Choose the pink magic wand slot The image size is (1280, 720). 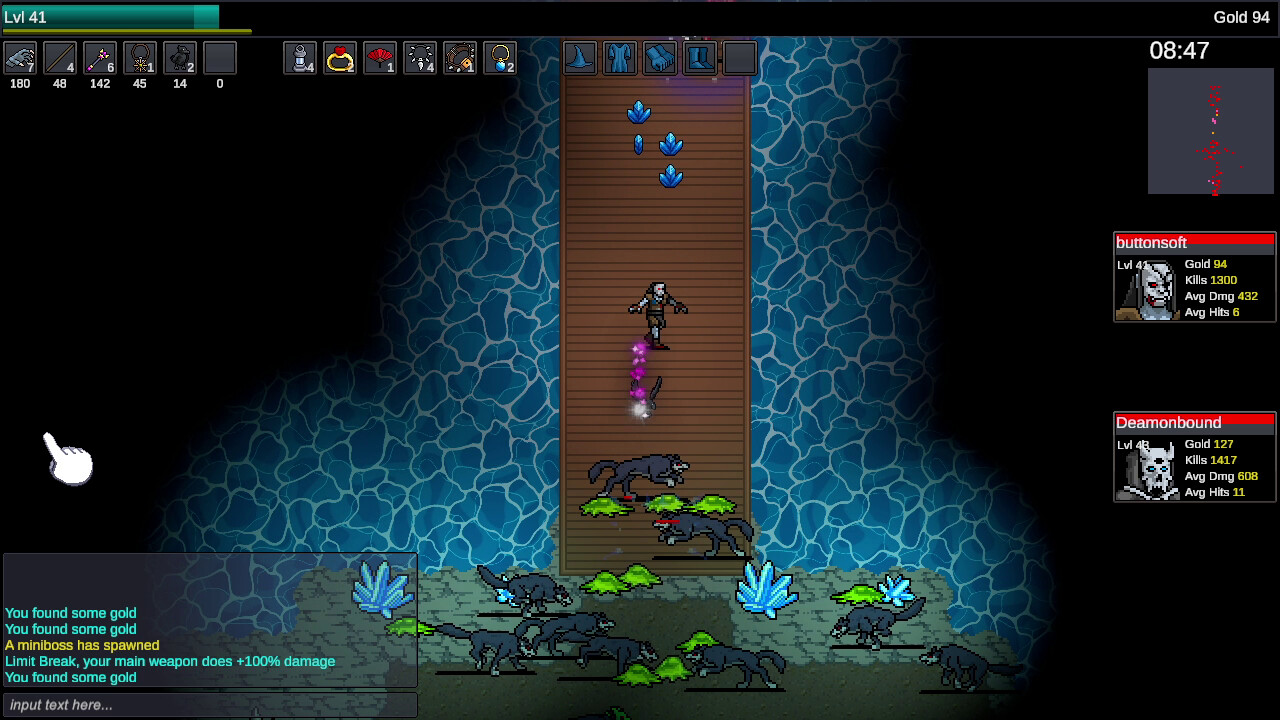pos(100,59)
